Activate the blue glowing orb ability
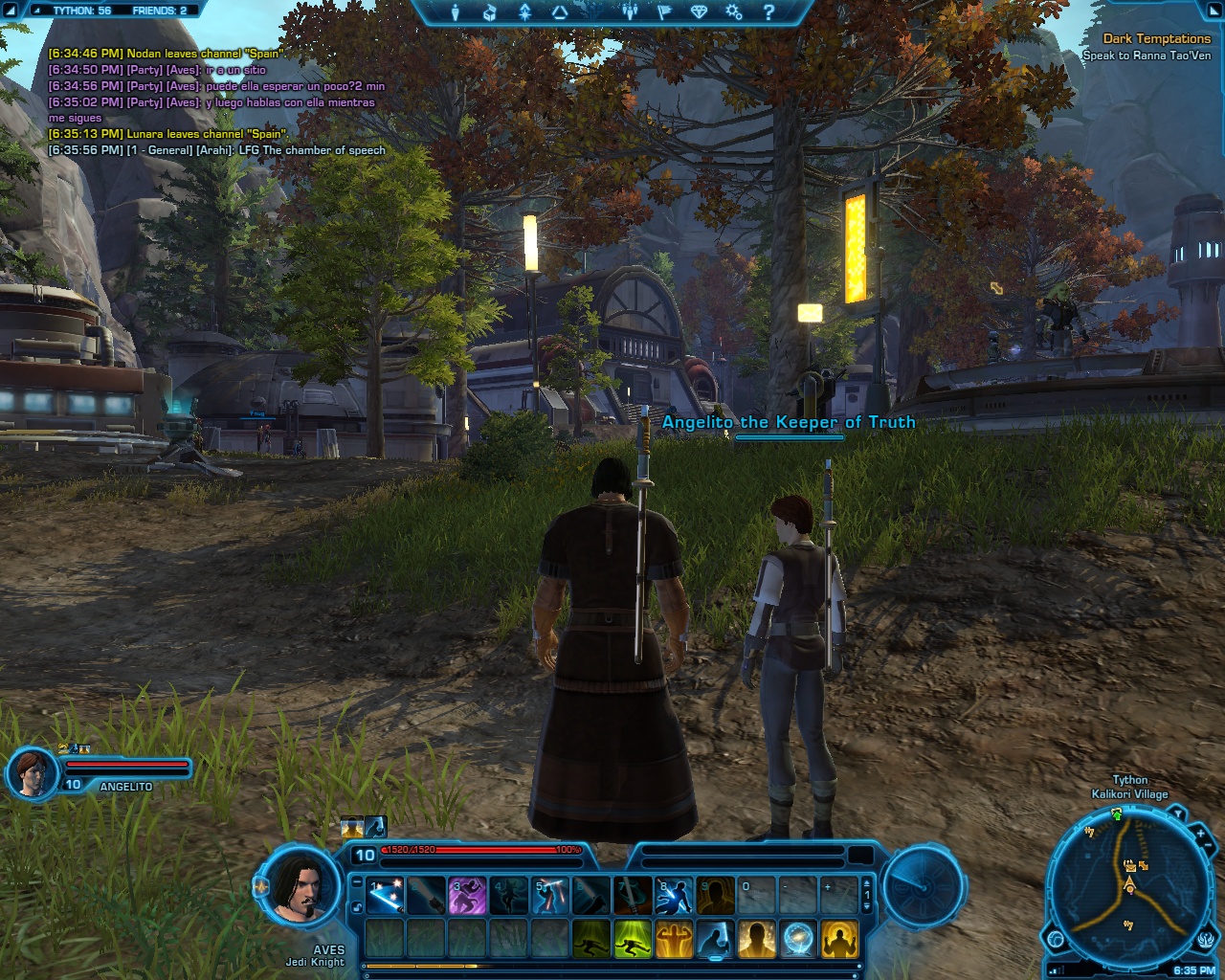 (x=797, y=939)
